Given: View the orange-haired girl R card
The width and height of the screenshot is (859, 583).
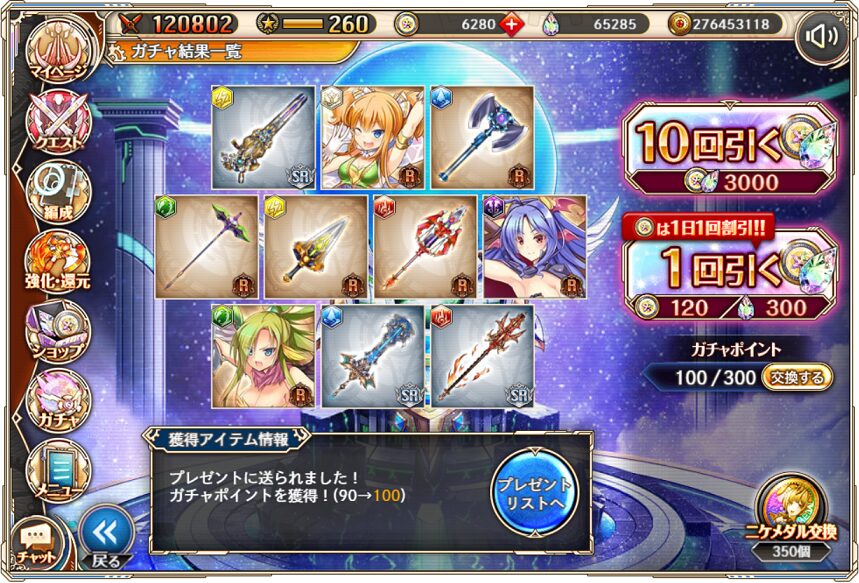Looking at the screenshot, I should (370, 136).
